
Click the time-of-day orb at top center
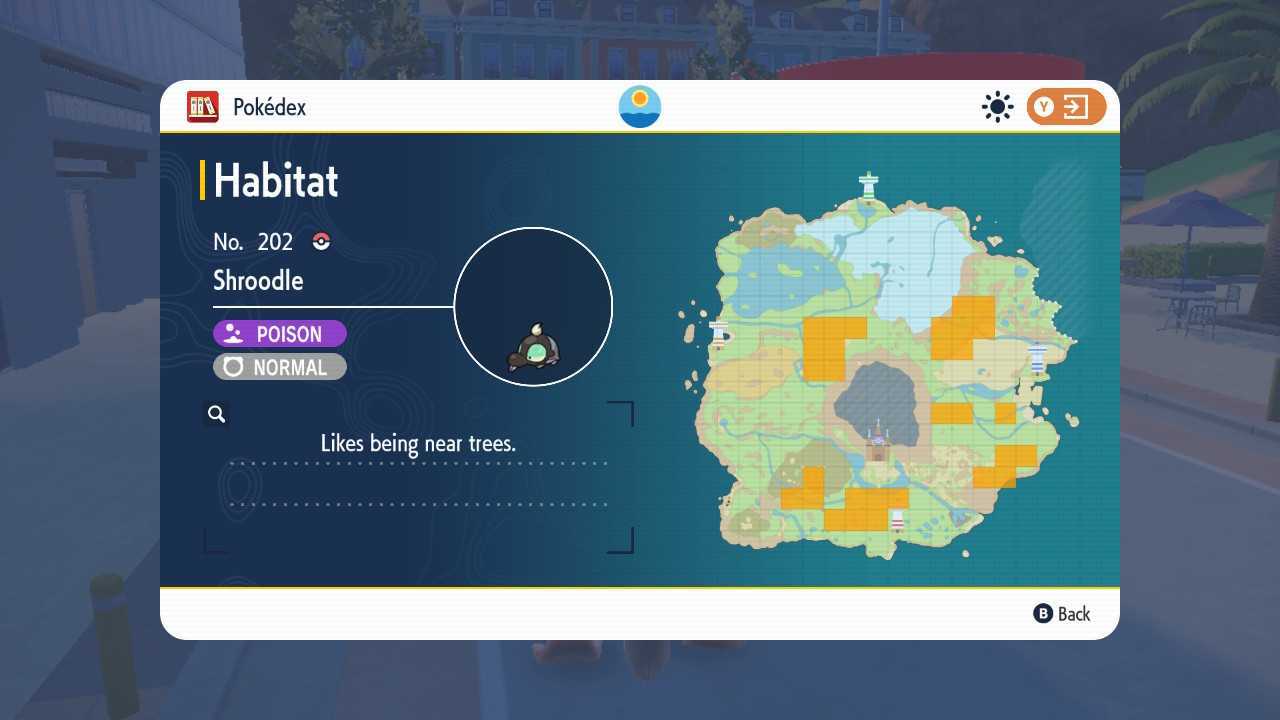tap(639, 107)
